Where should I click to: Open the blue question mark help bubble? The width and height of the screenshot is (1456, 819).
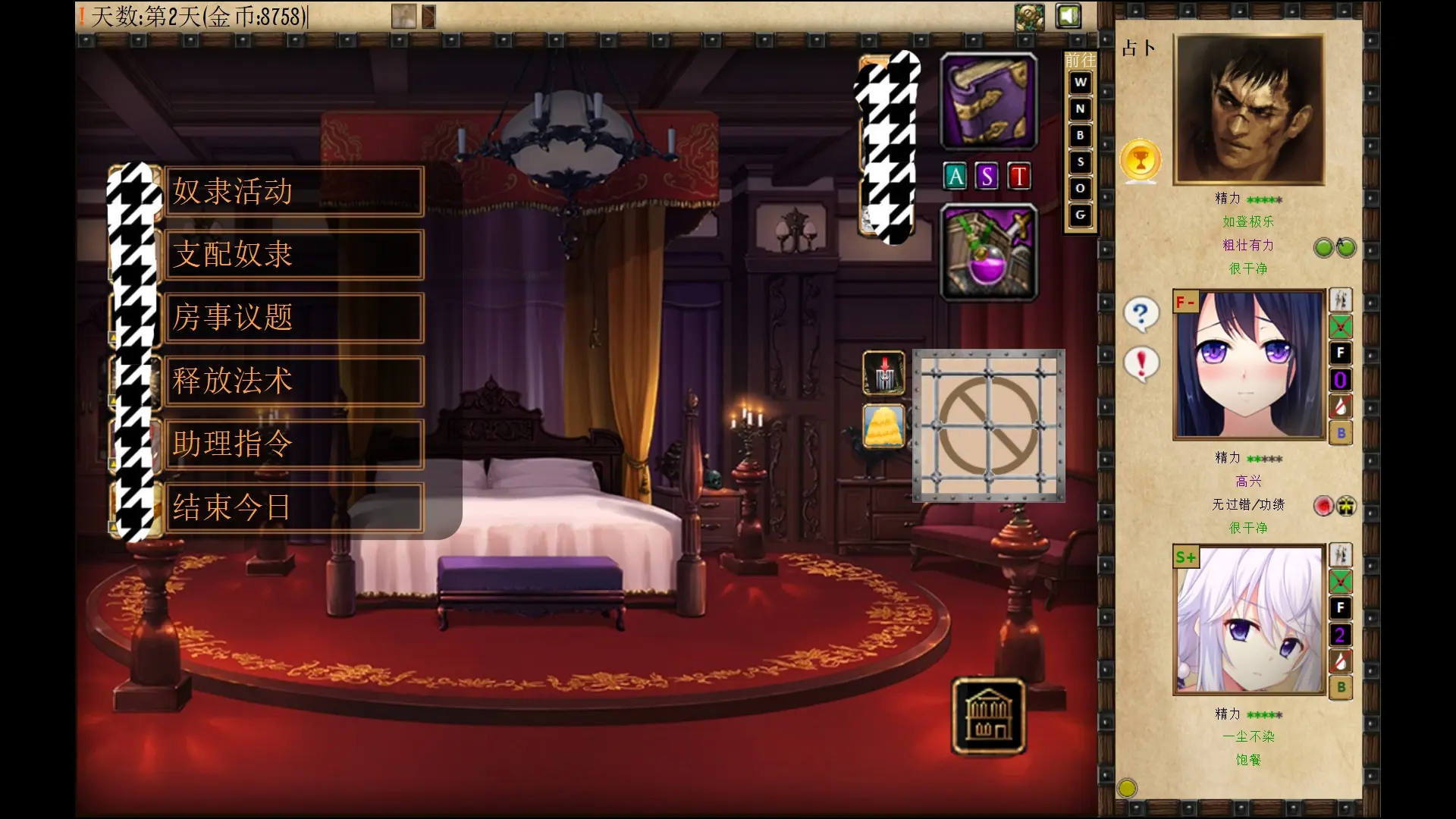pyautogui.click(x=1141, y=314)
